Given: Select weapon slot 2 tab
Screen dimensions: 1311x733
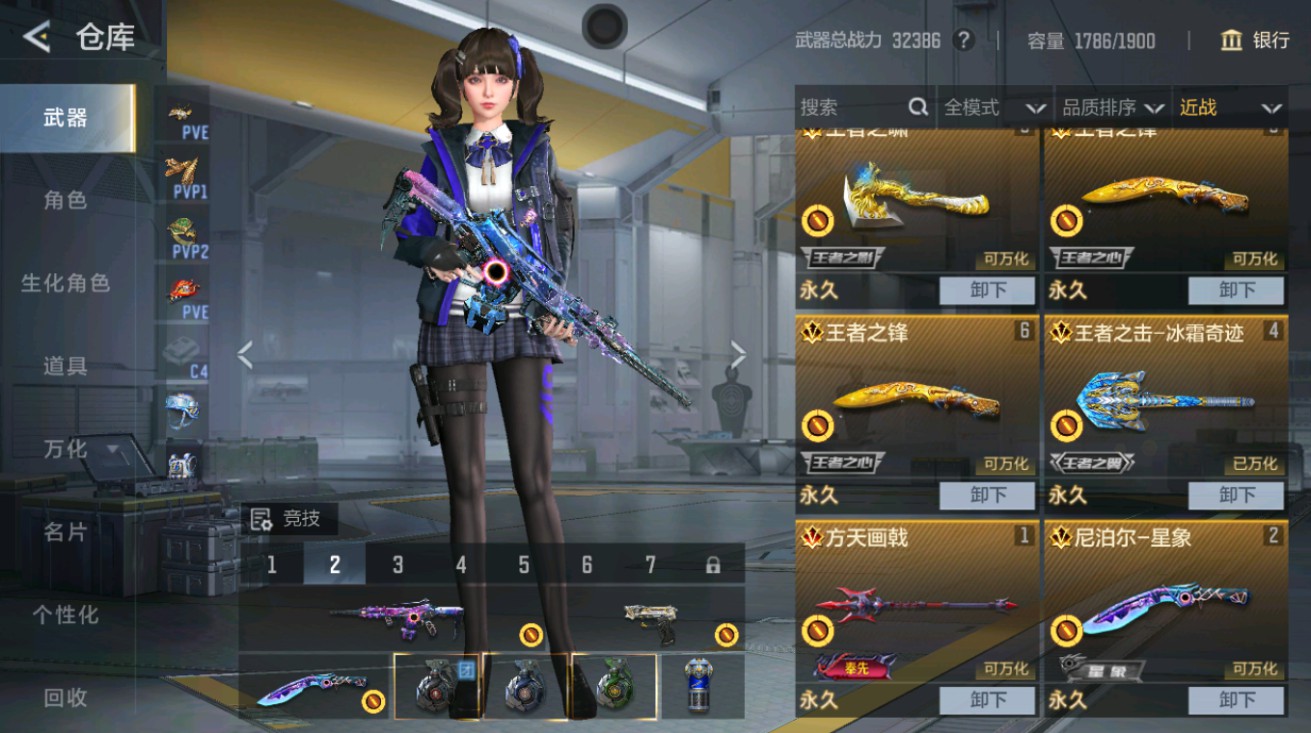Looking at the screenshot, I should [x=335, y=563].
